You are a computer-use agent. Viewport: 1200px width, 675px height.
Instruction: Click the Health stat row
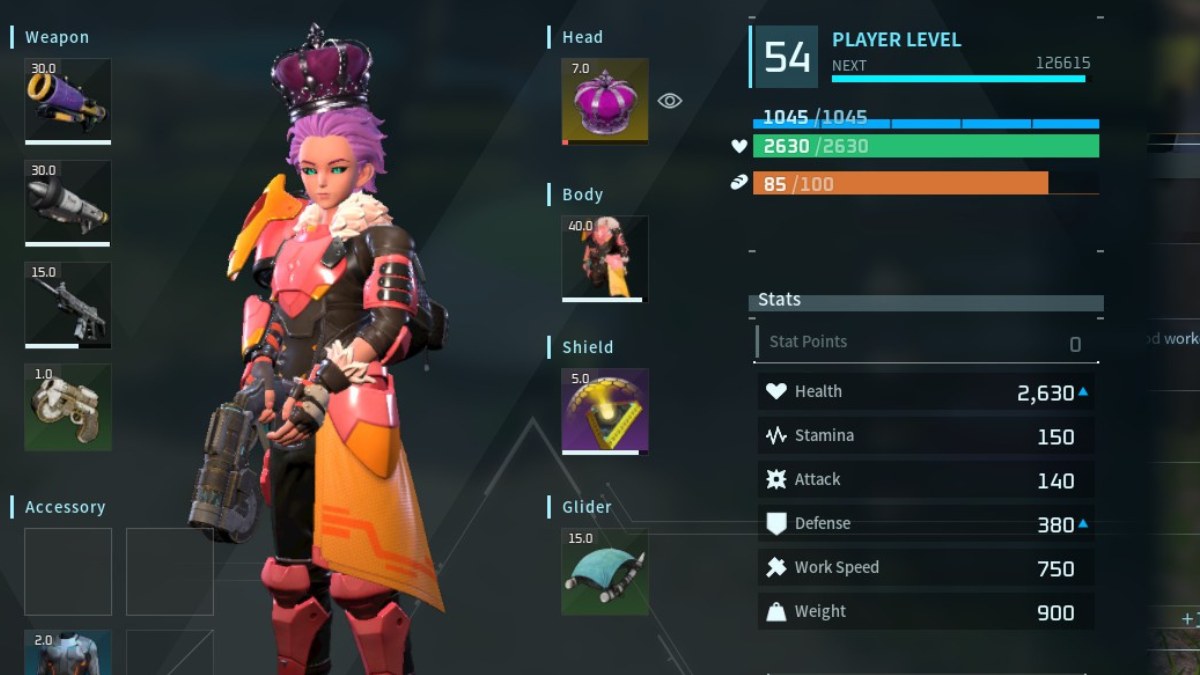[x=925, y=392]
